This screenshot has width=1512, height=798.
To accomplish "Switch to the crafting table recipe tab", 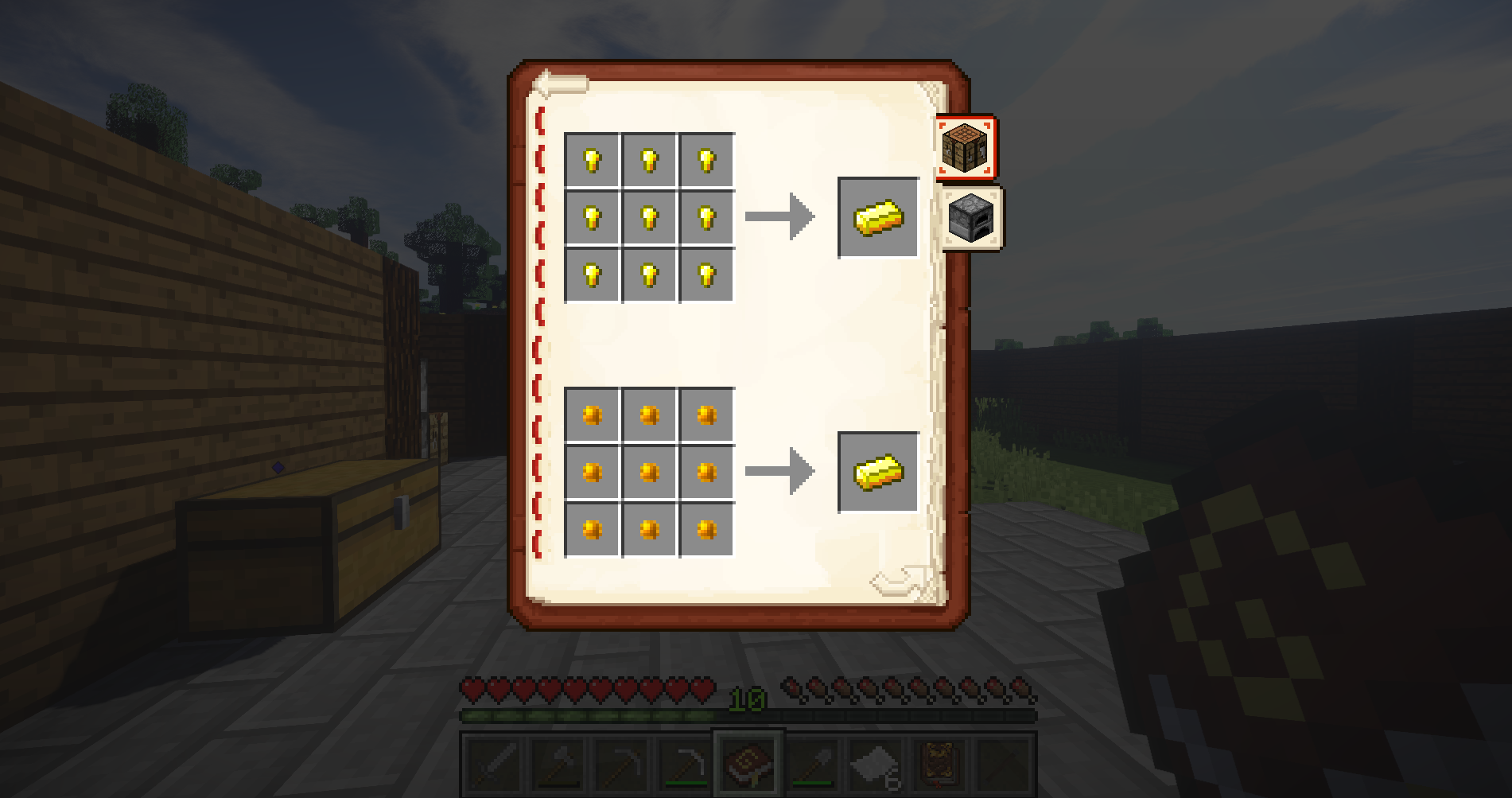I will [x=965, y=147].
